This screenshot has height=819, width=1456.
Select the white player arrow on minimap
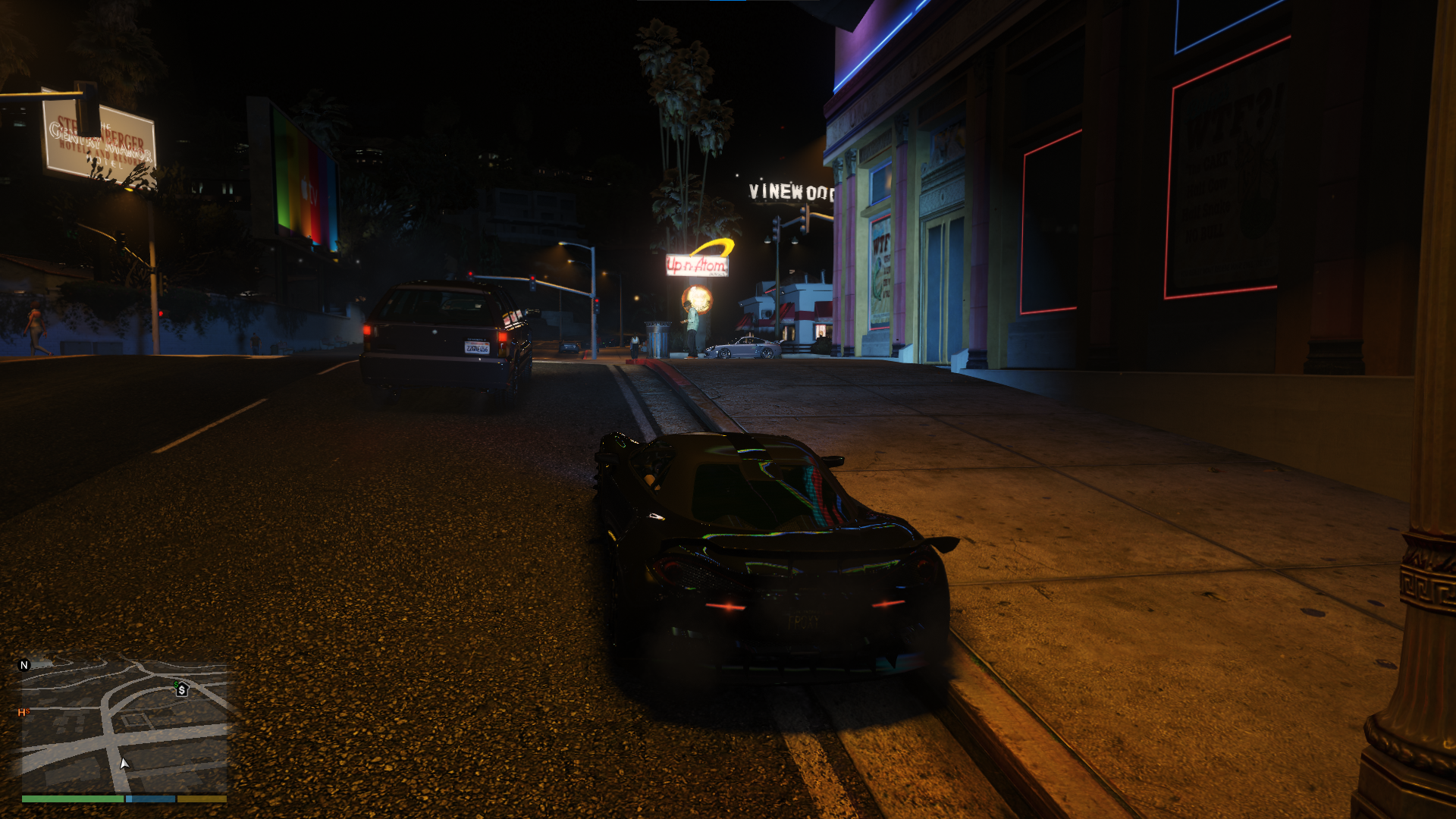tap(124, 764)
